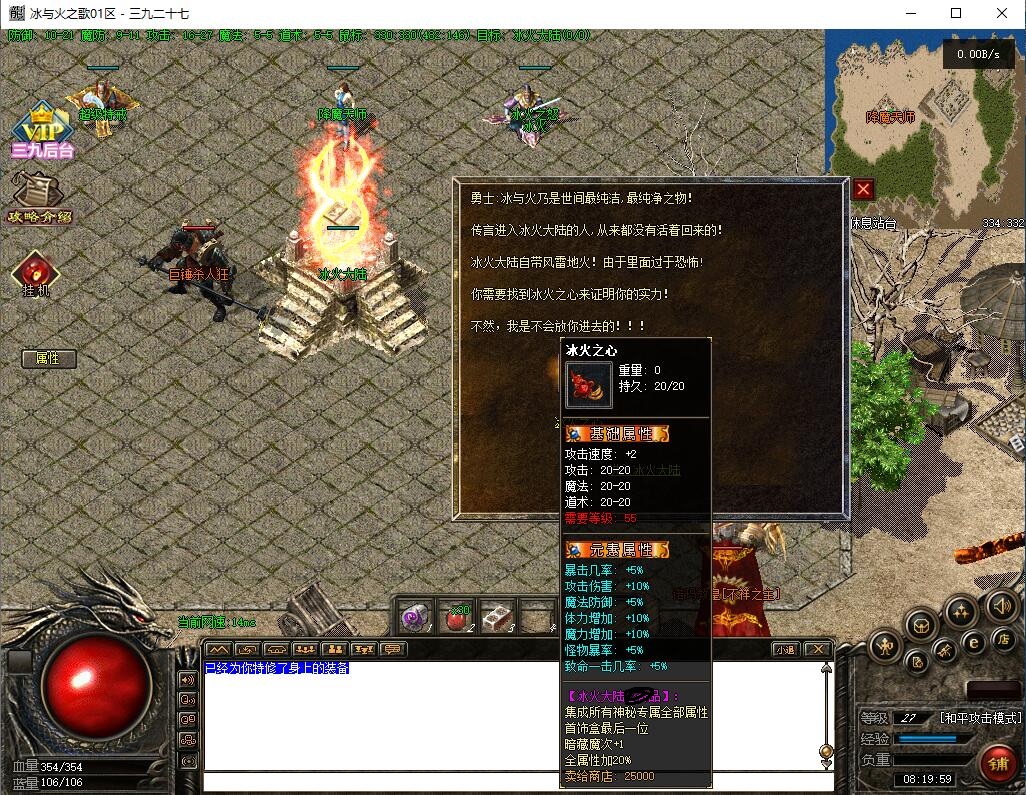Close the chat panel with its X button
The height and width of the screenshot is (795, 1026).
[817, 650]
